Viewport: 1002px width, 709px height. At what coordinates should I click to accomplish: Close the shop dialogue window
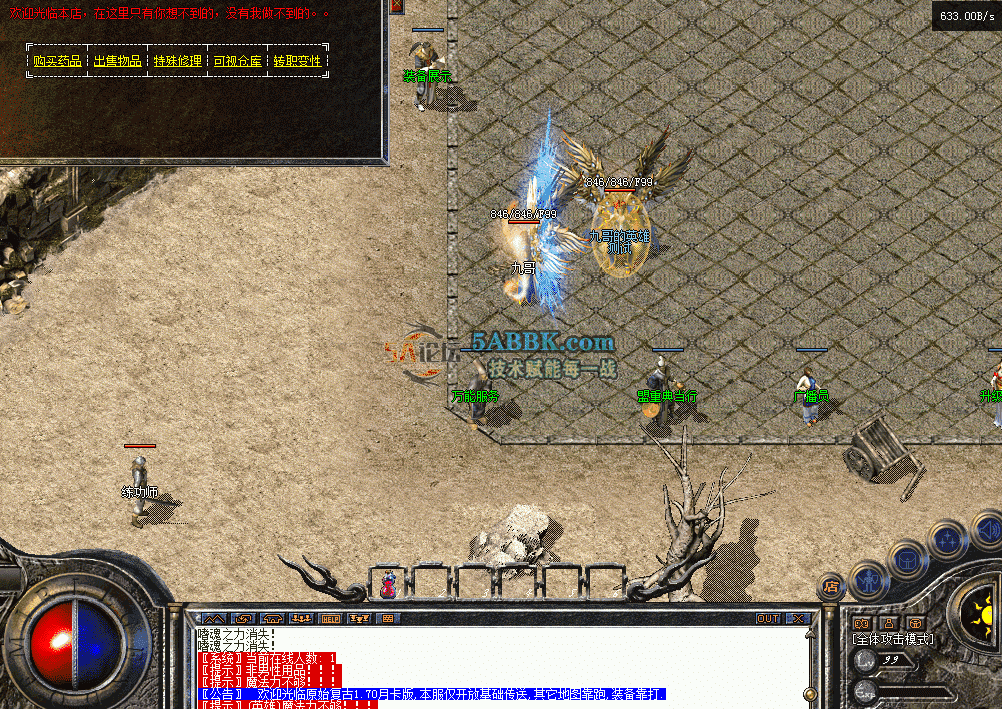396,5
